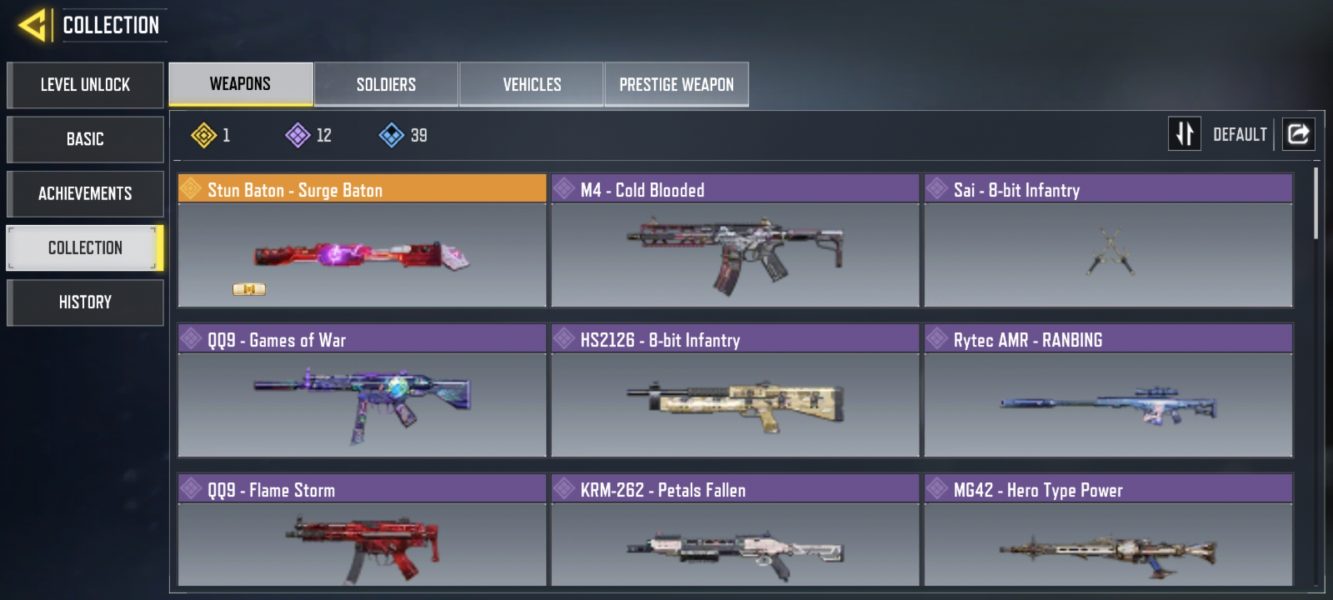The image size is (1333, 600).
Task: Open the QQ9 - Games of War card
Action: coord(362,392)
